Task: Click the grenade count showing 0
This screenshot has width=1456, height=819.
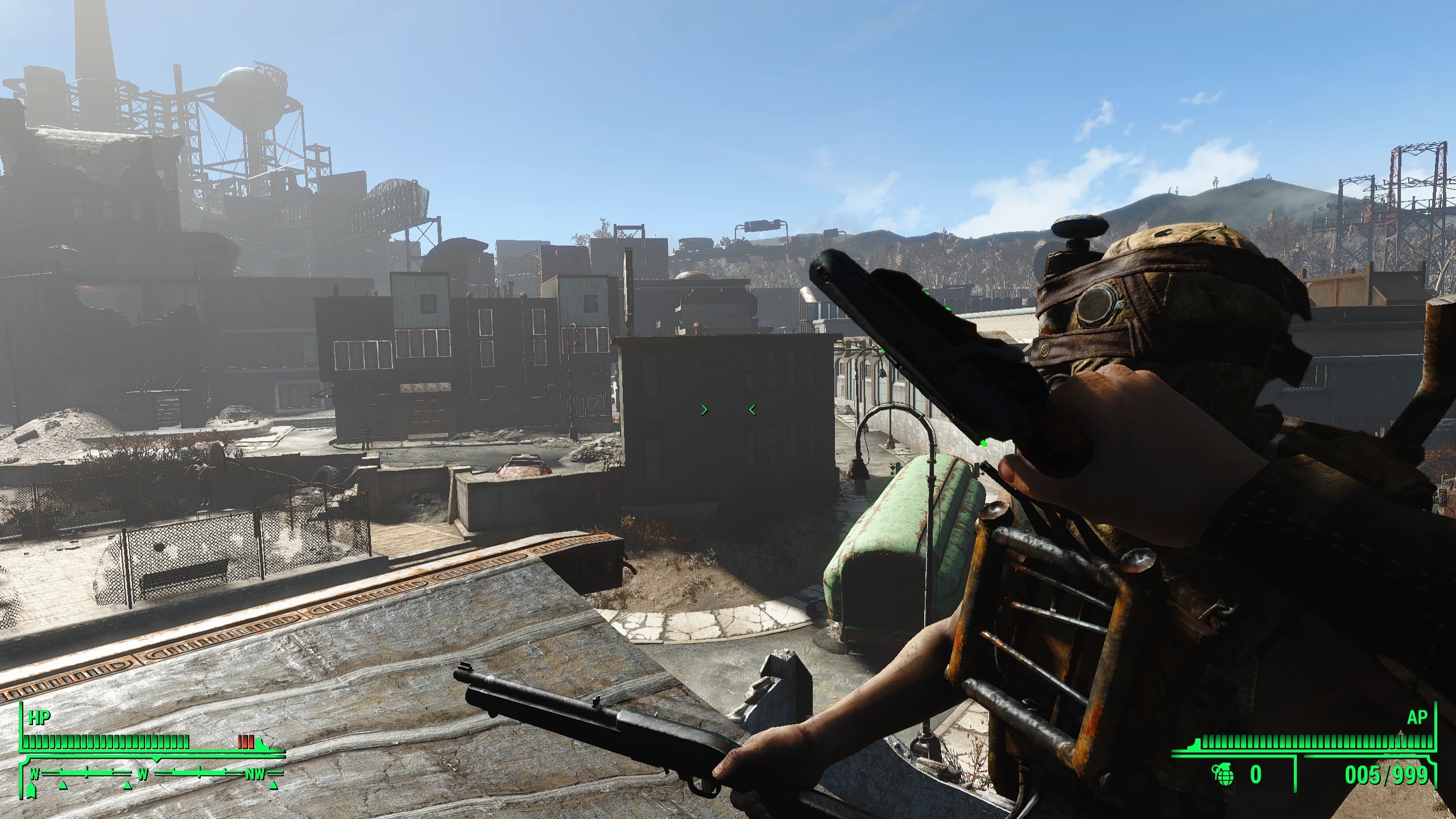Action: click(1256, 773)
